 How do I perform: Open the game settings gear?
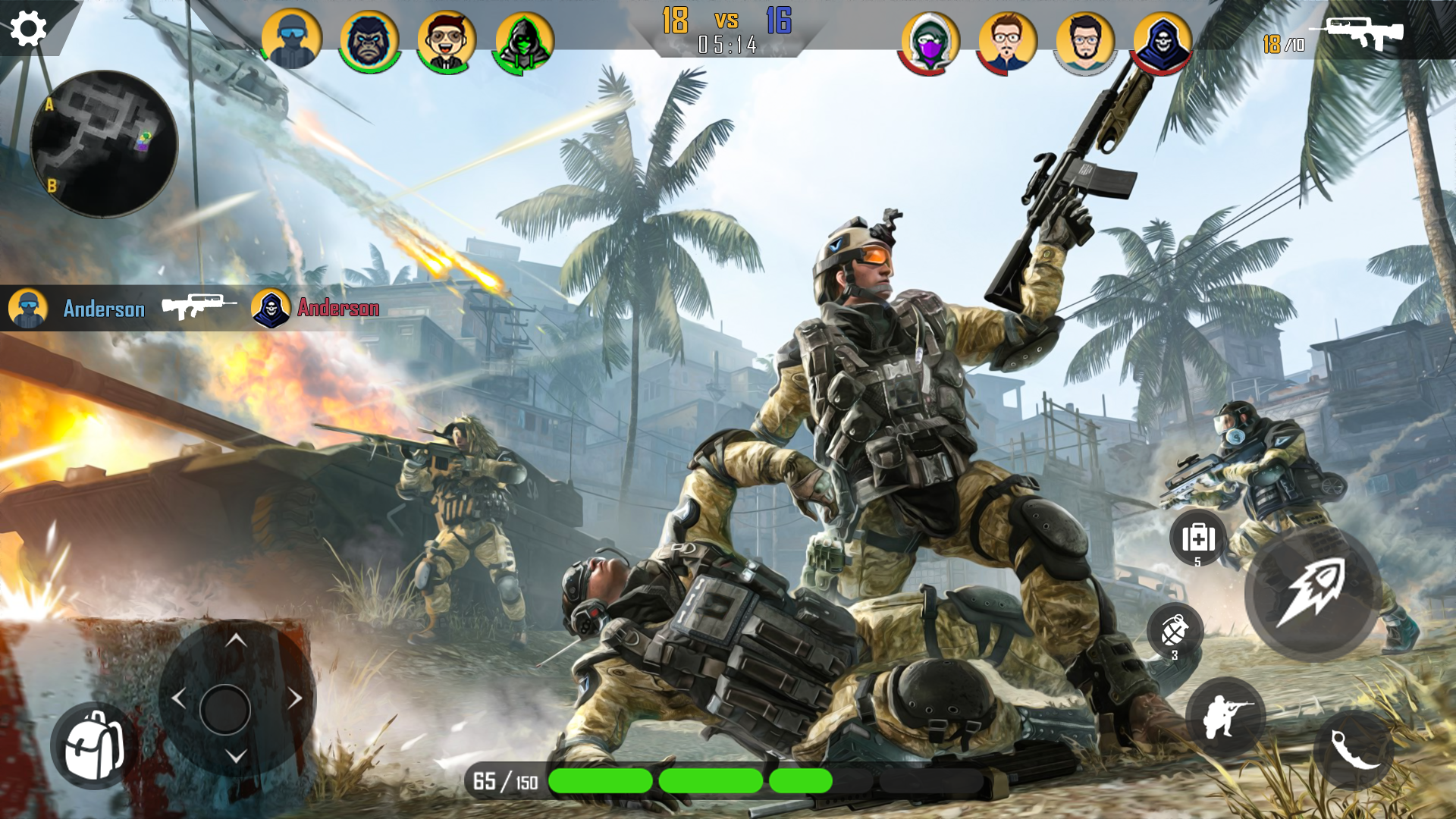point(27,27)
